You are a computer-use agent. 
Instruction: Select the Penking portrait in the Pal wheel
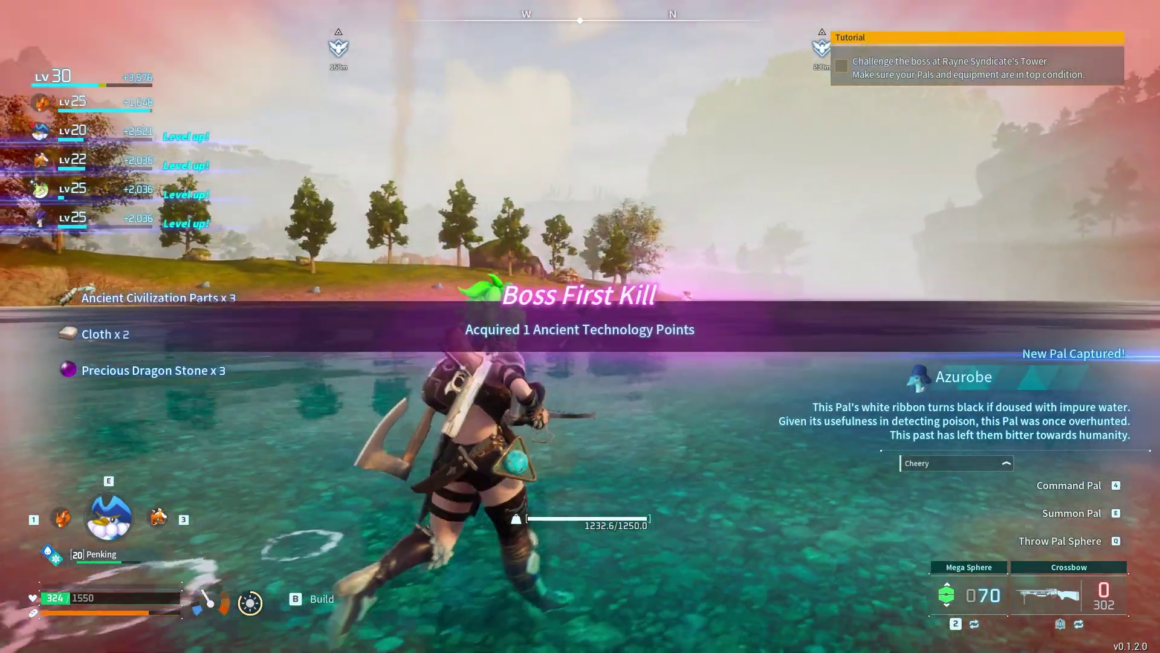pyautogui.click(x=110, y=518)
